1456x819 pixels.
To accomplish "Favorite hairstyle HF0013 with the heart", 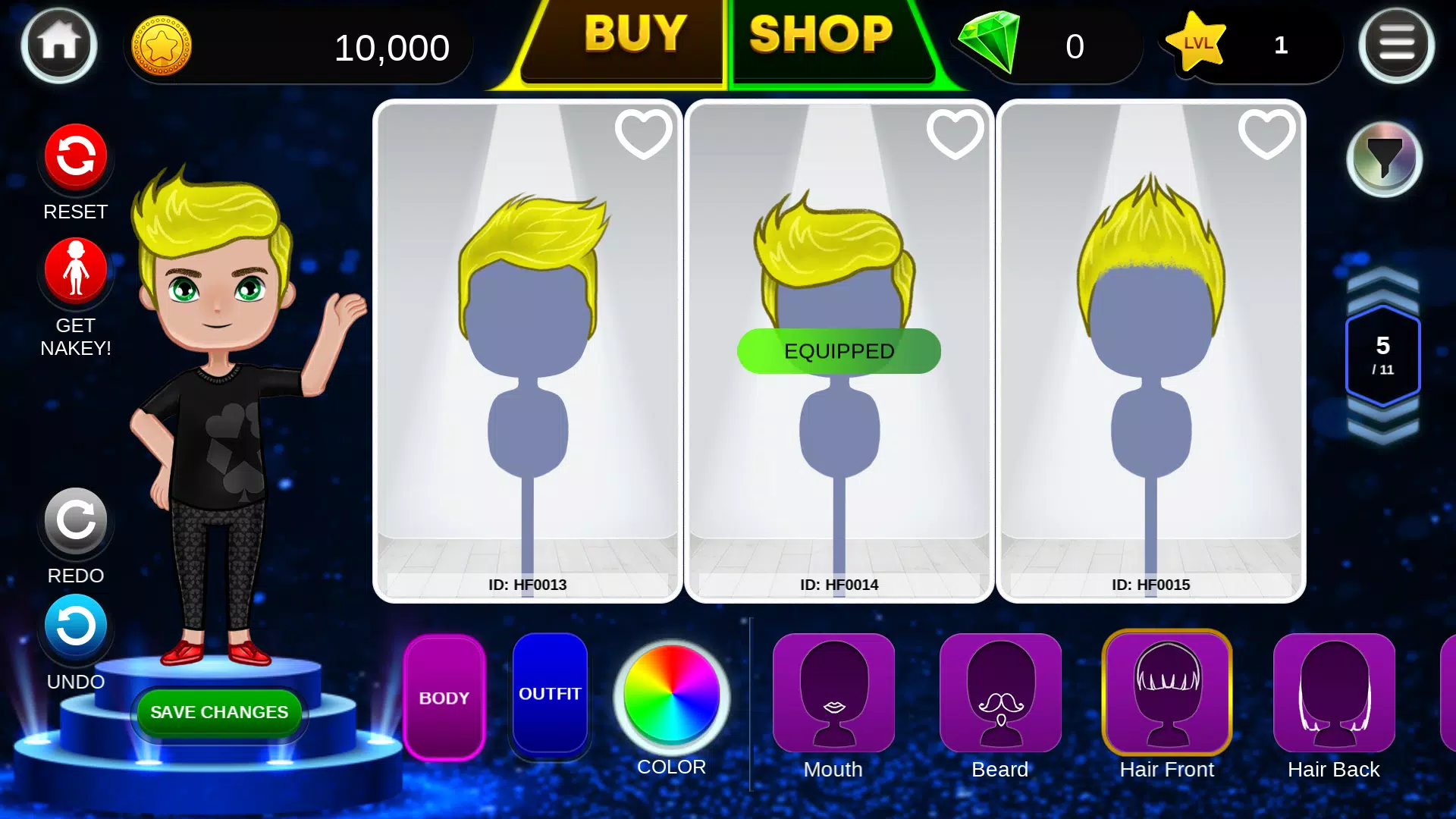I will coord(643,132).
